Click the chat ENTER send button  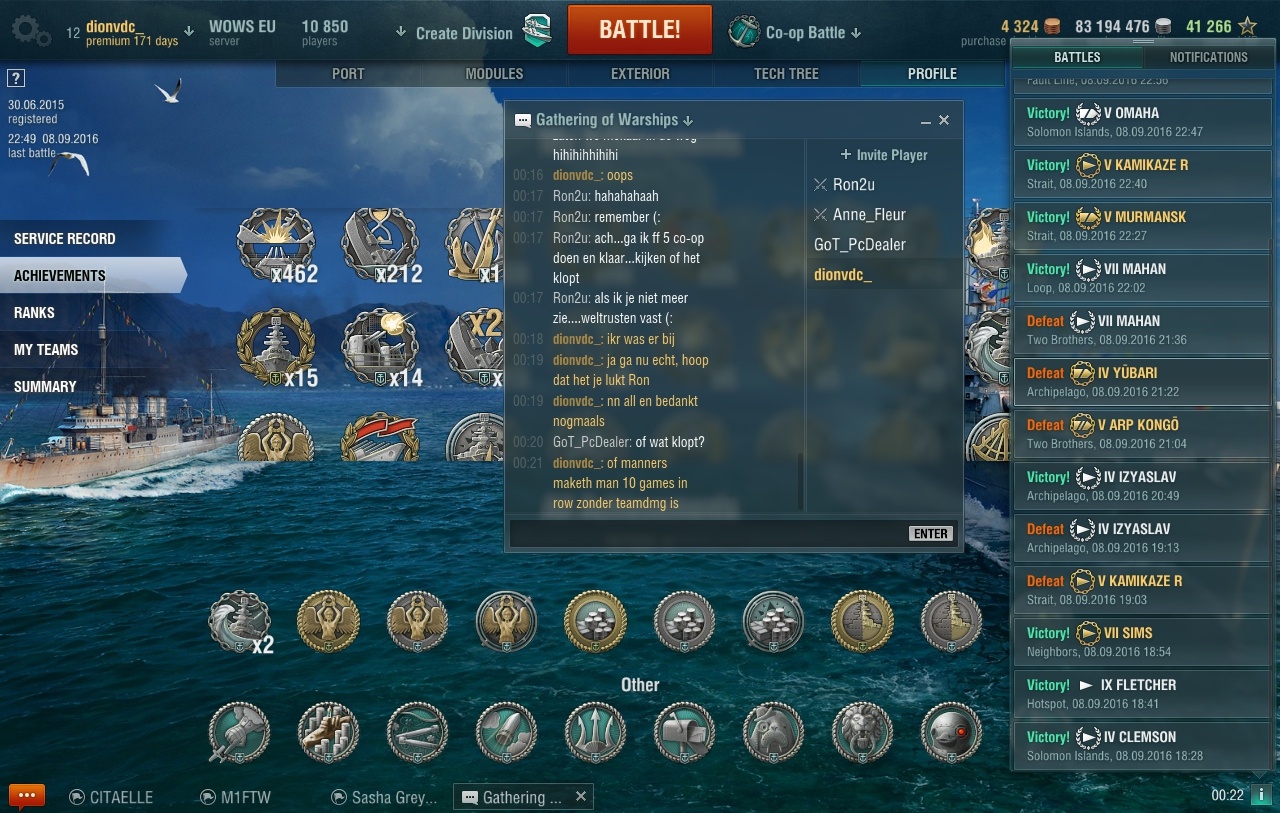point(930,533)
